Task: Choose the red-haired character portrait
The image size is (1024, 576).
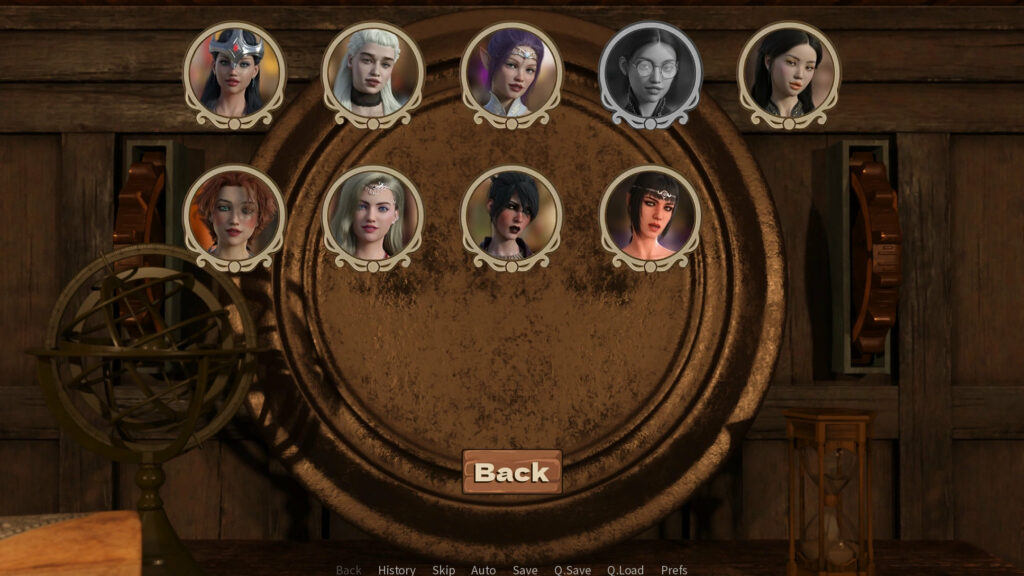Action: (235, 216)
